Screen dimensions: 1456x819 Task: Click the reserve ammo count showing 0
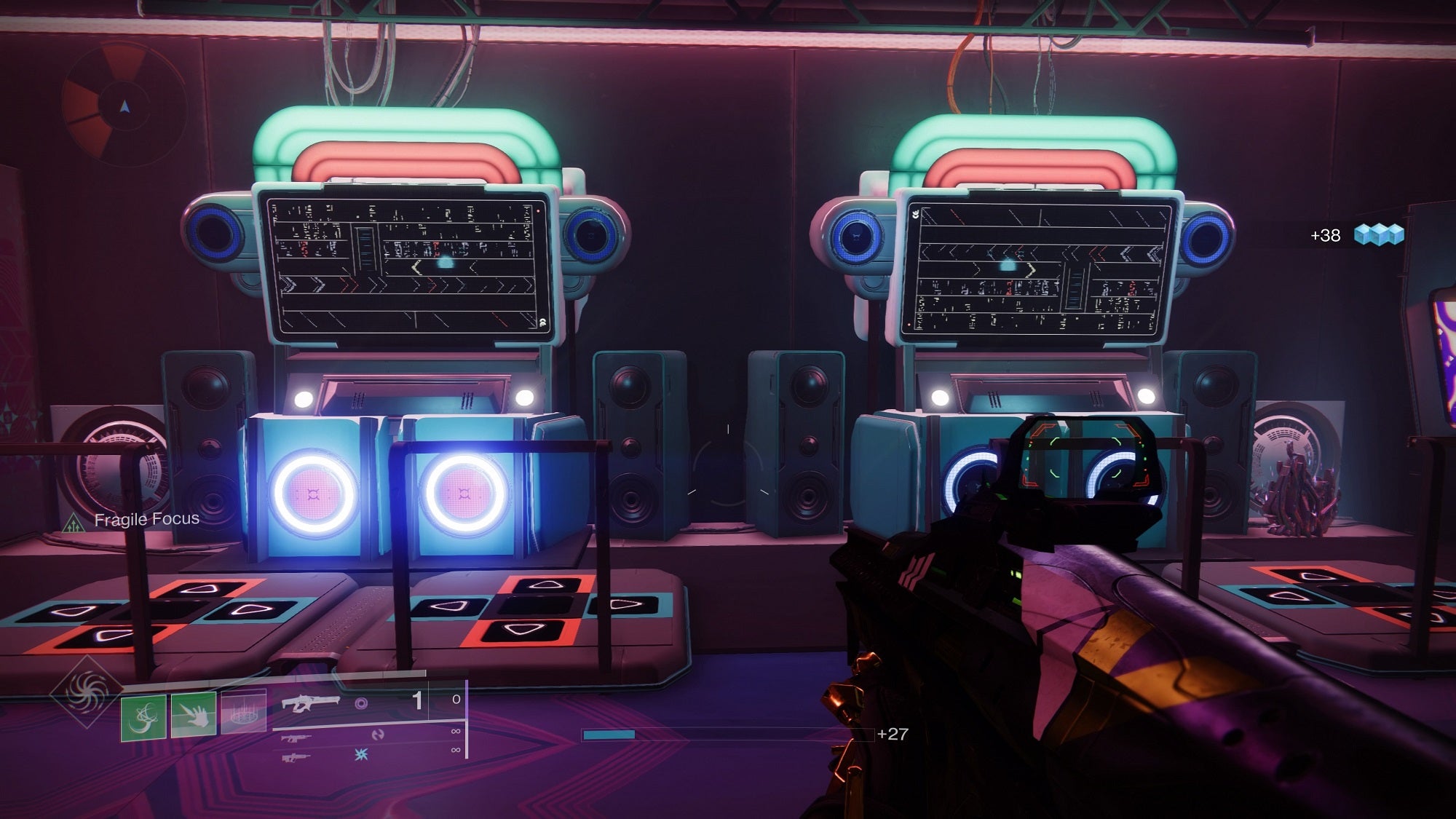456,700
